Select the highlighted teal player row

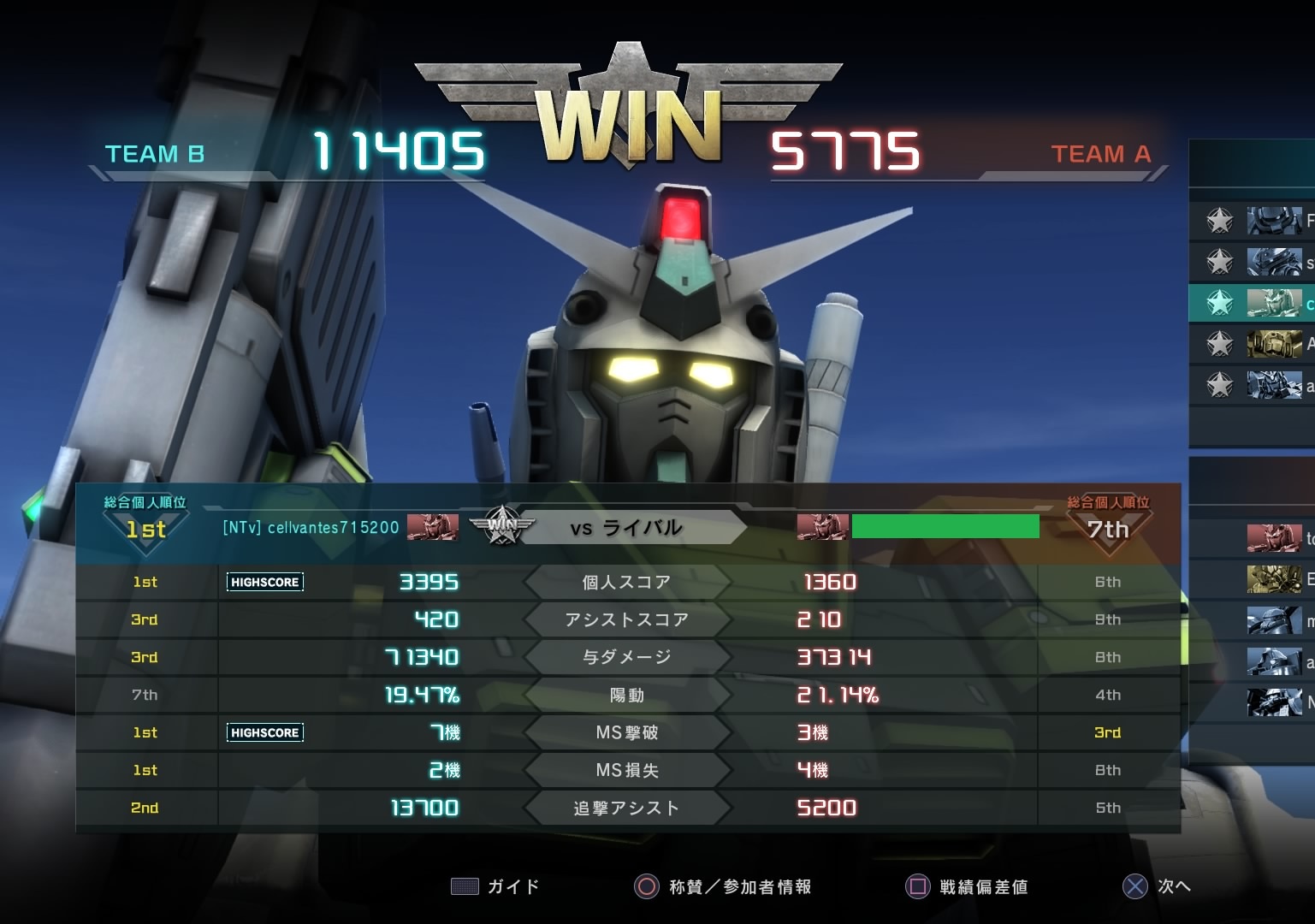tap(1253, 303)
